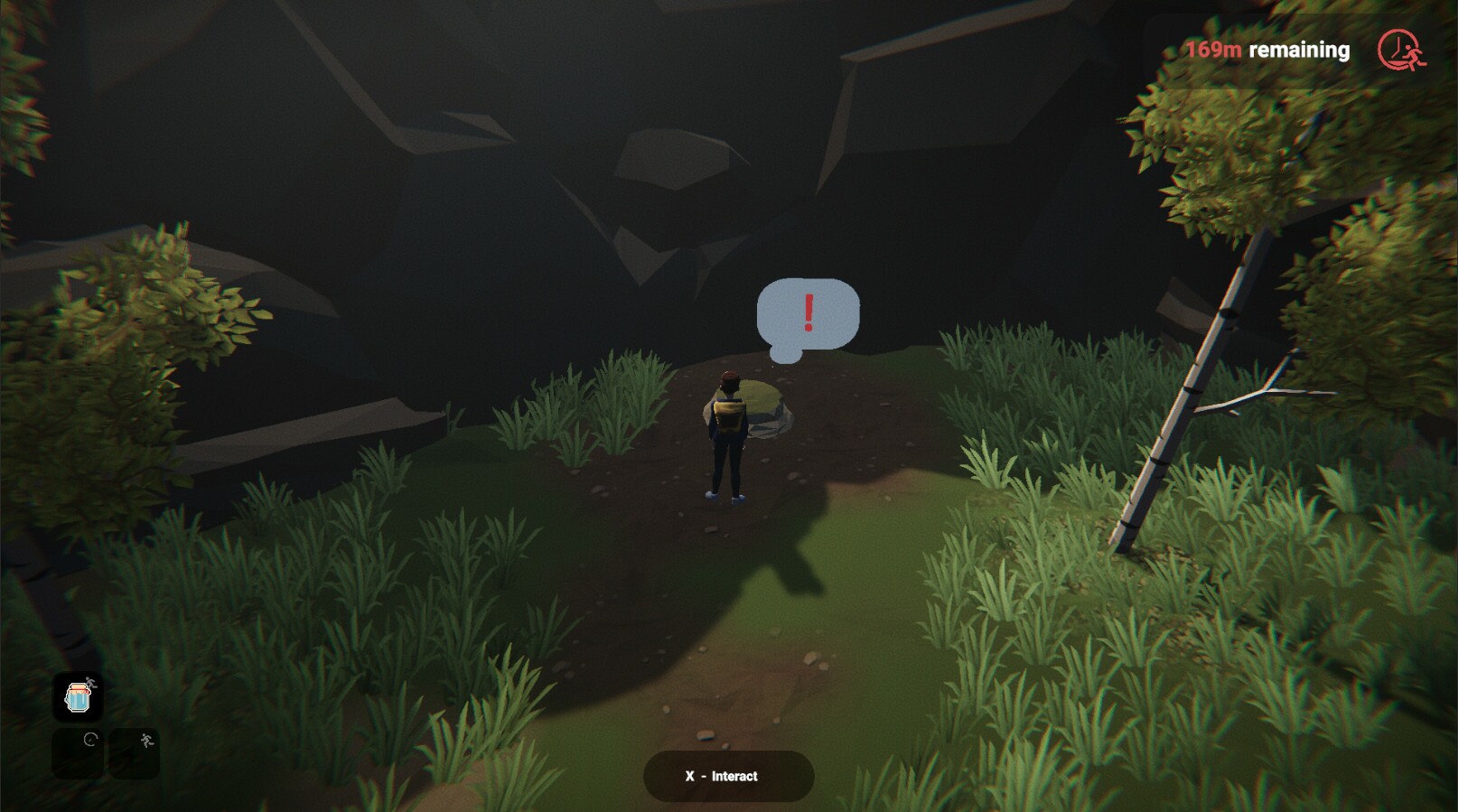1458x812 pixels.
Task: Select the empty slot marked with a runner
Action: [134, 753]
